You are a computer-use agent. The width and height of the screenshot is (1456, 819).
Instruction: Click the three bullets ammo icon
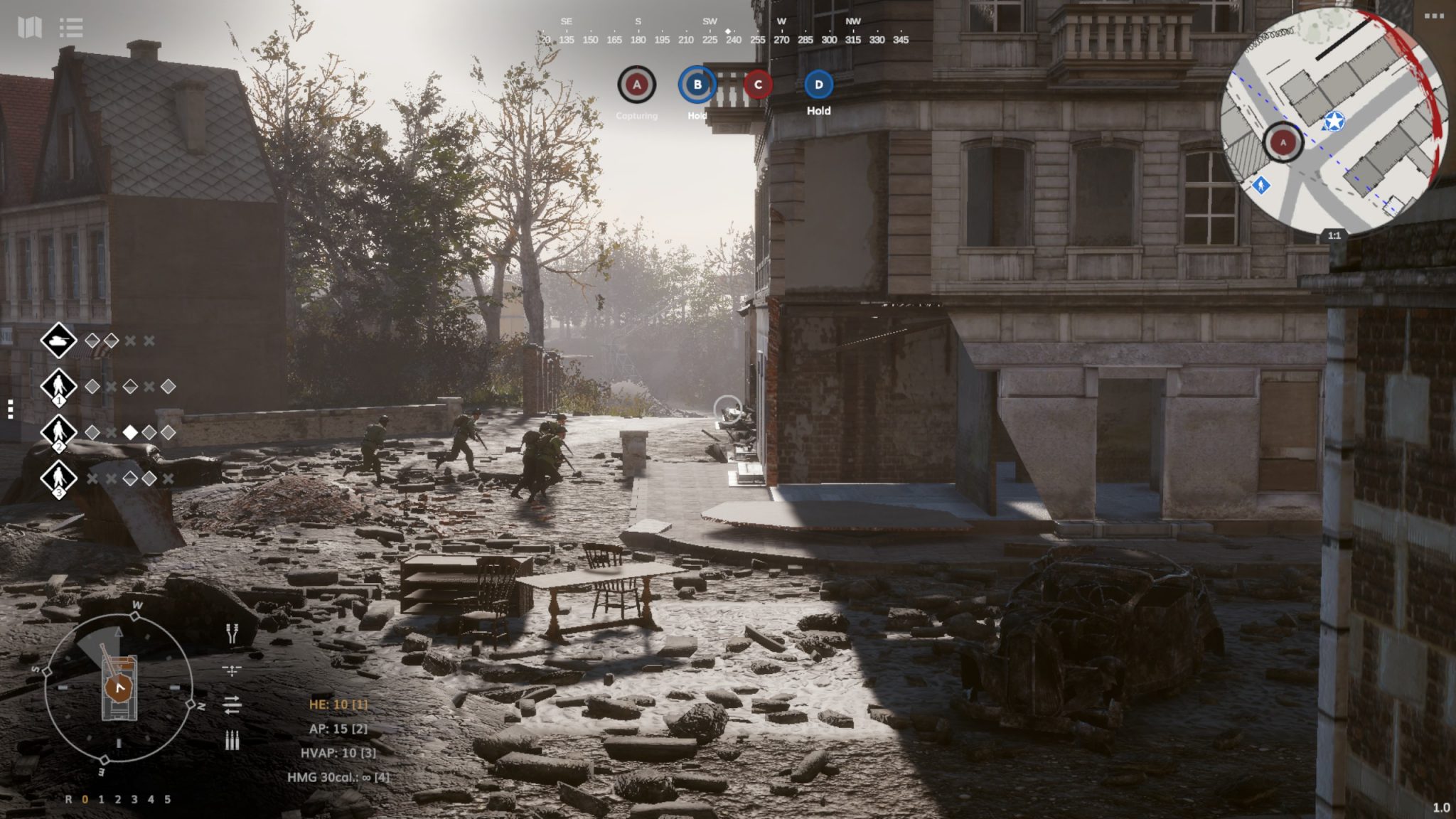click(x=232, y=740)
